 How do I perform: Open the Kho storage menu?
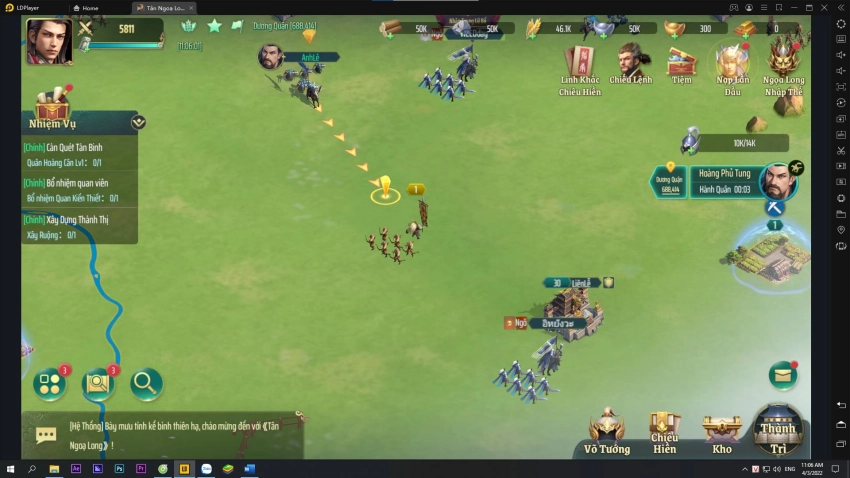point(722,433)
